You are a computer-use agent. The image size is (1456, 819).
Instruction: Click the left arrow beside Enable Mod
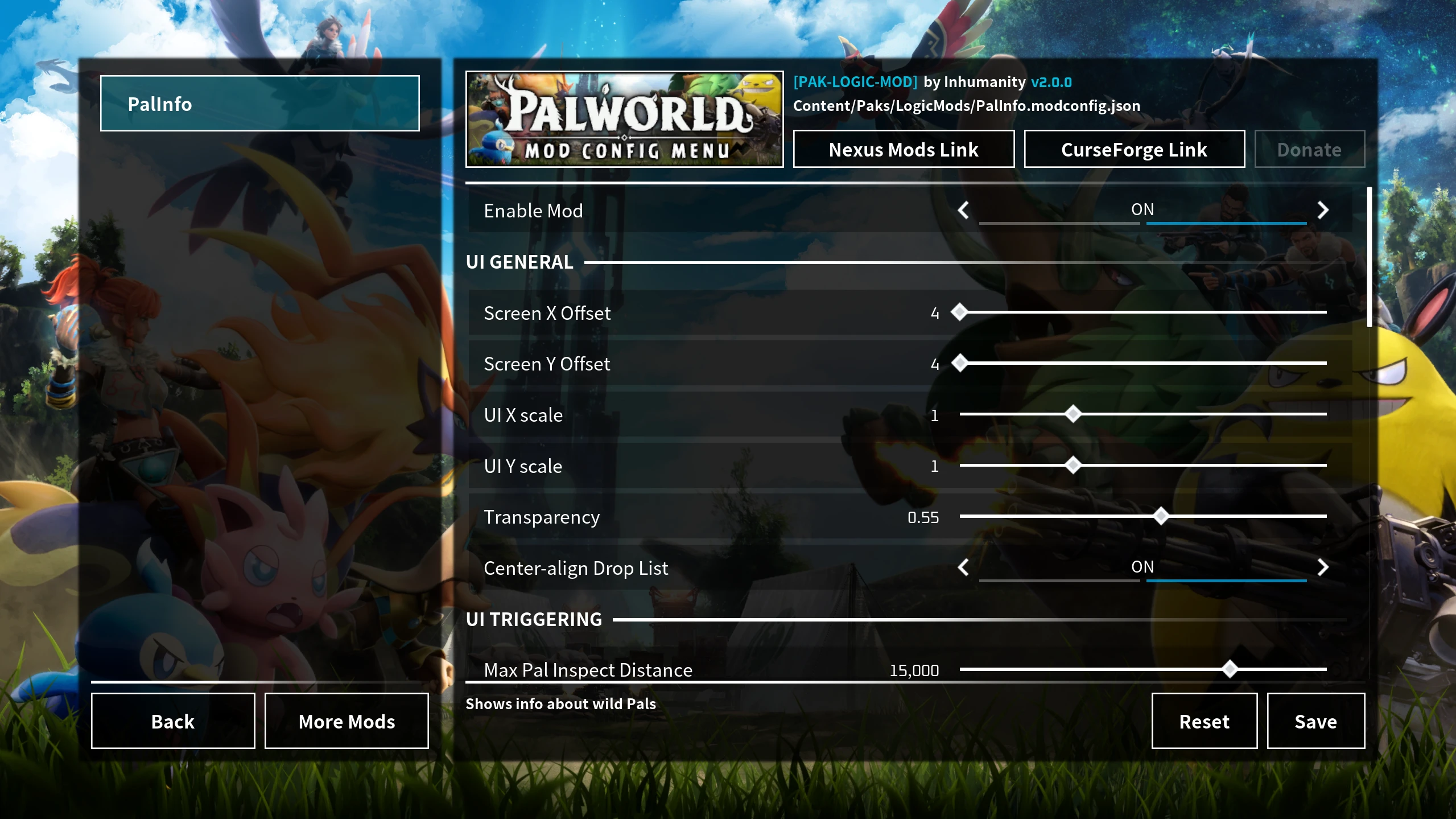click(963, 210)
